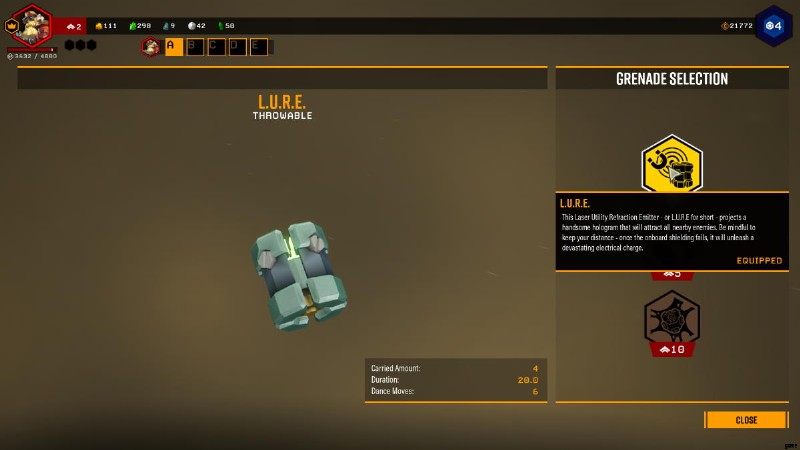Screen dimensions: 800x450
Task: Switch to loadout B
Action: coord(195,46)
